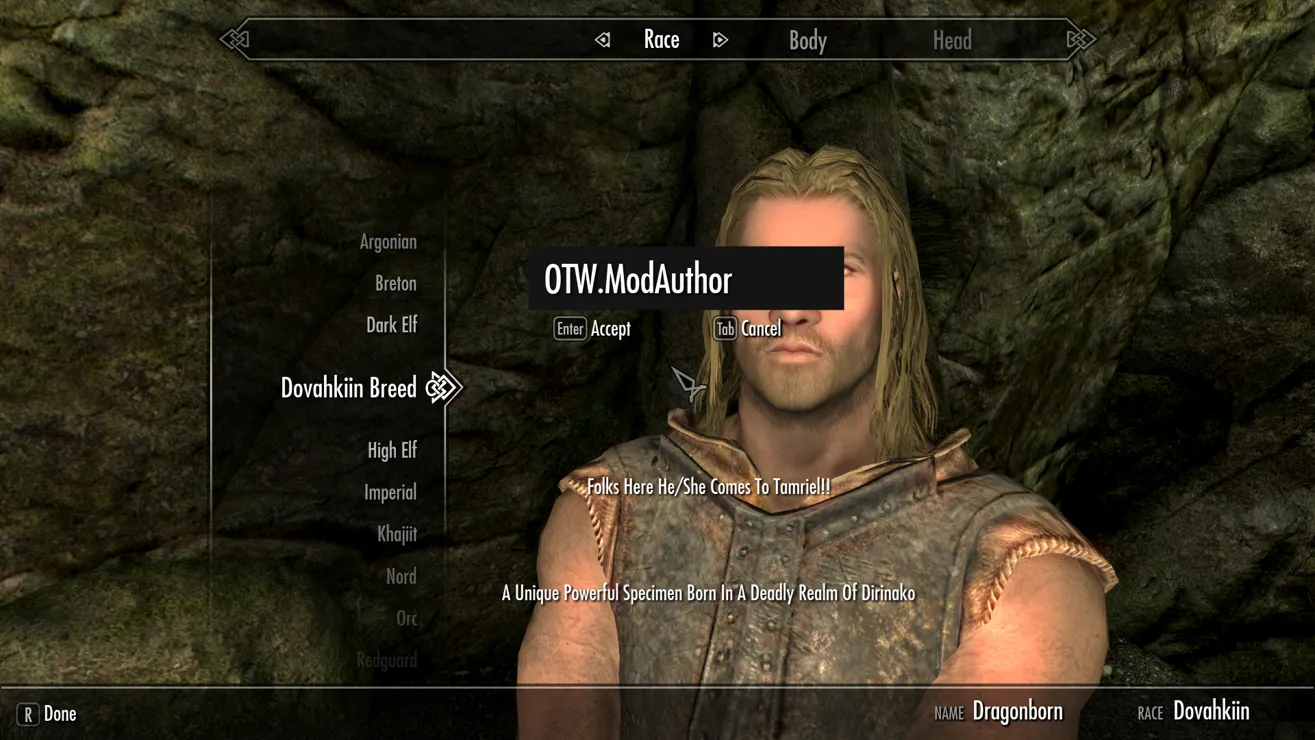Switch to the Head tab
The height and width of the screenshot is (740, 1315).
(x=952, y=40)
